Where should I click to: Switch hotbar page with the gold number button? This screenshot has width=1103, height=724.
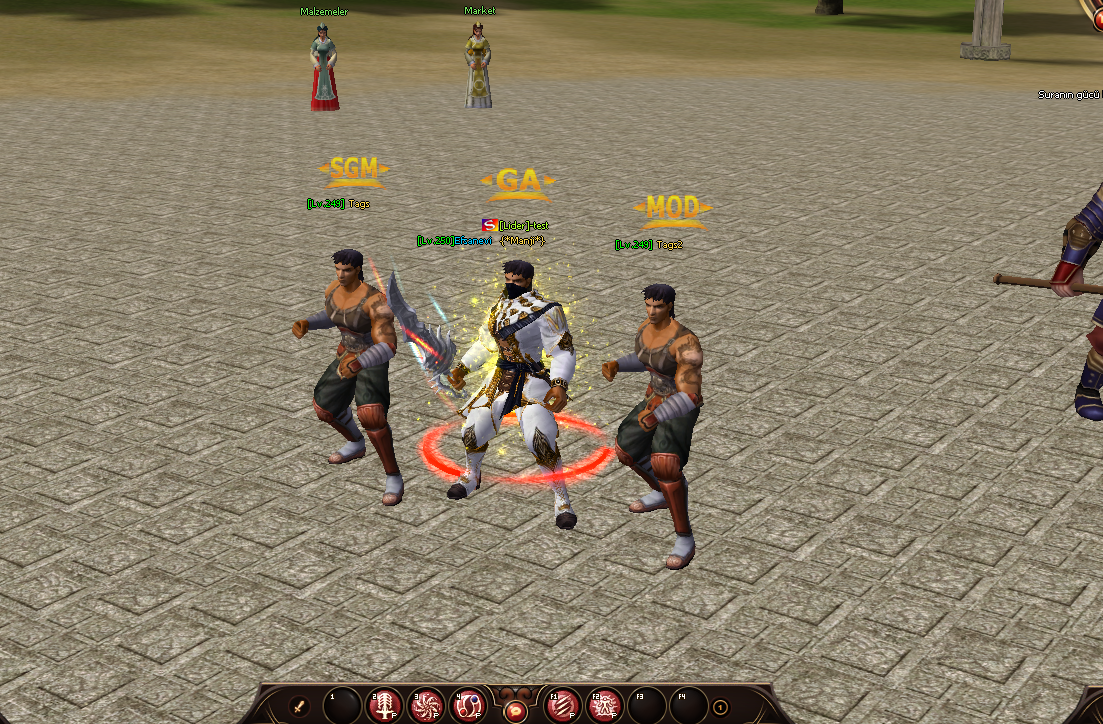tap(720, 708)
